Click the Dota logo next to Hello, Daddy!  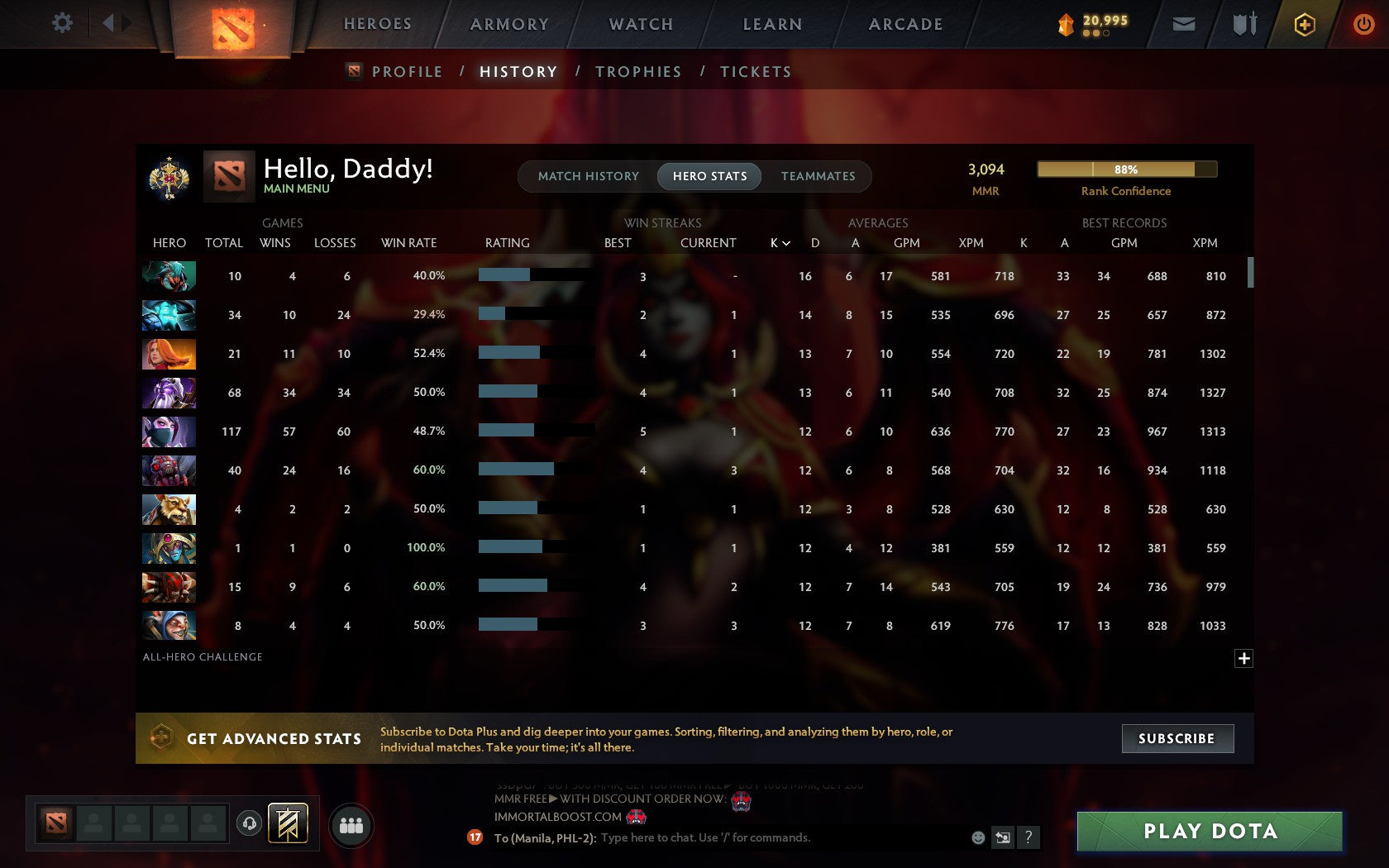(x=229, y=176)
